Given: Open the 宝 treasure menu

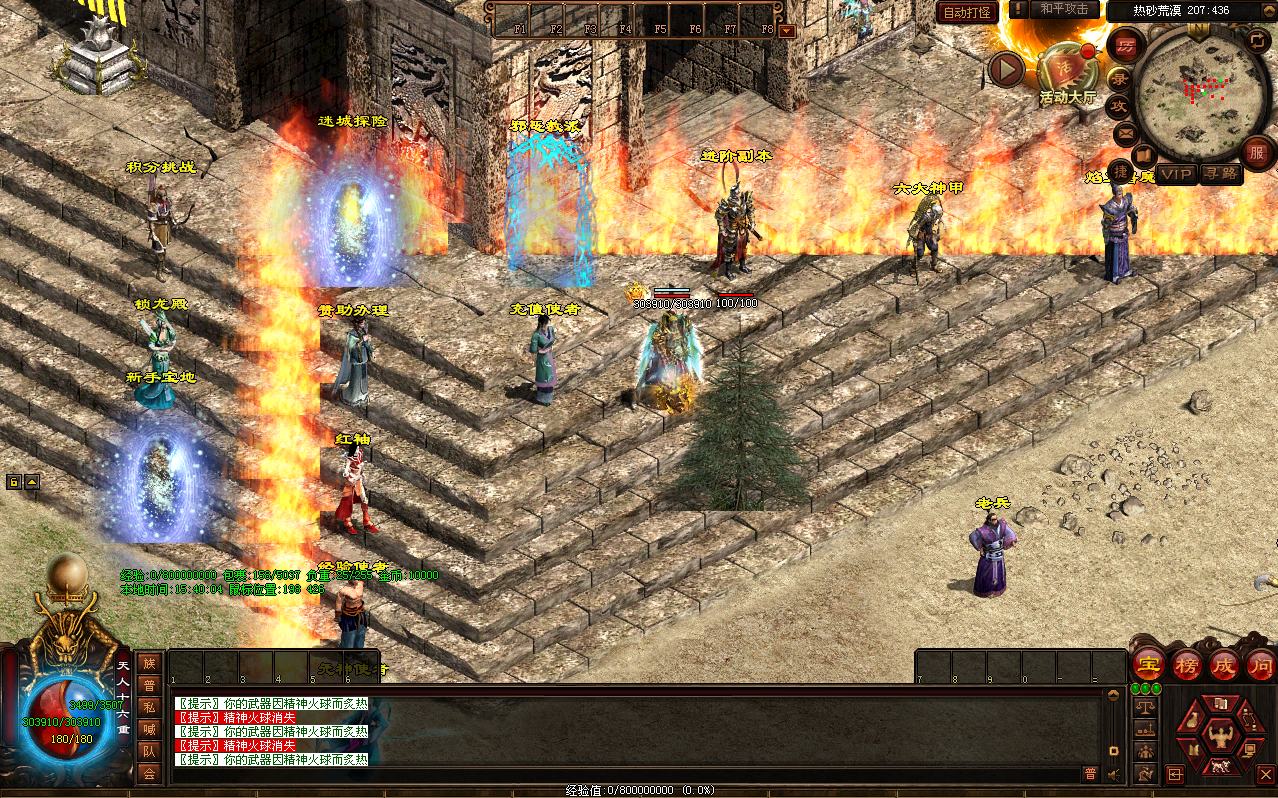Looking at the screenshot, I should [x=1150, y=664].
